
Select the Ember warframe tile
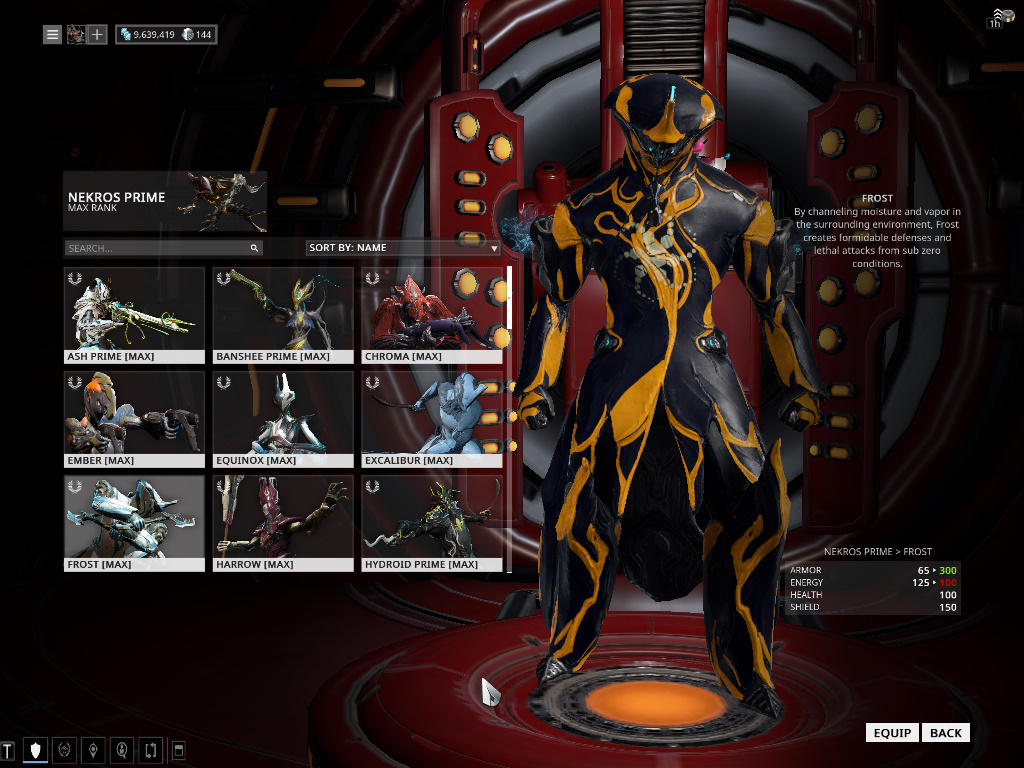point(134,419)
